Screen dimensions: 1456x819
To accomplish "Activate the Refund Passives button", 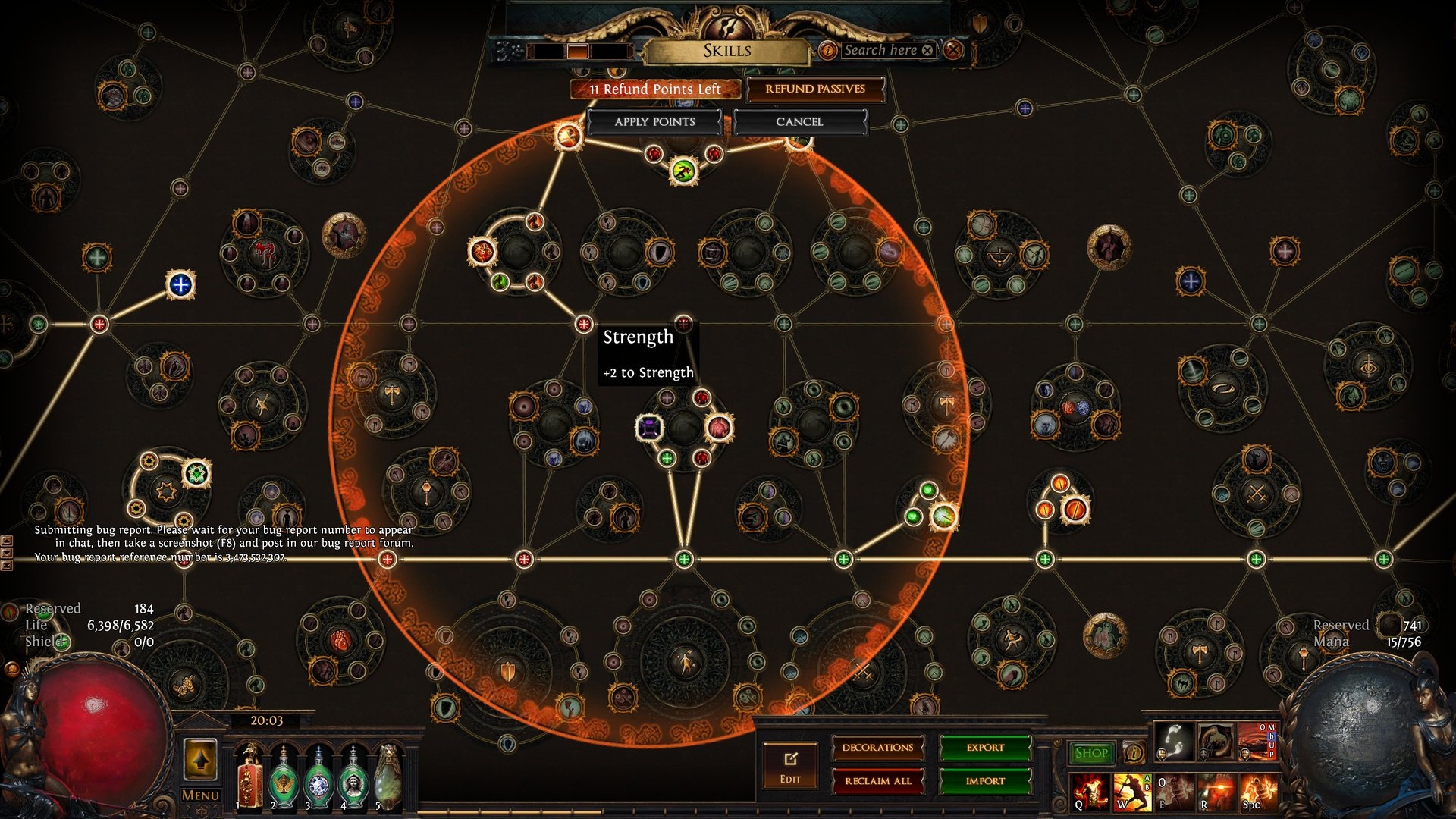I will [814, 89].
